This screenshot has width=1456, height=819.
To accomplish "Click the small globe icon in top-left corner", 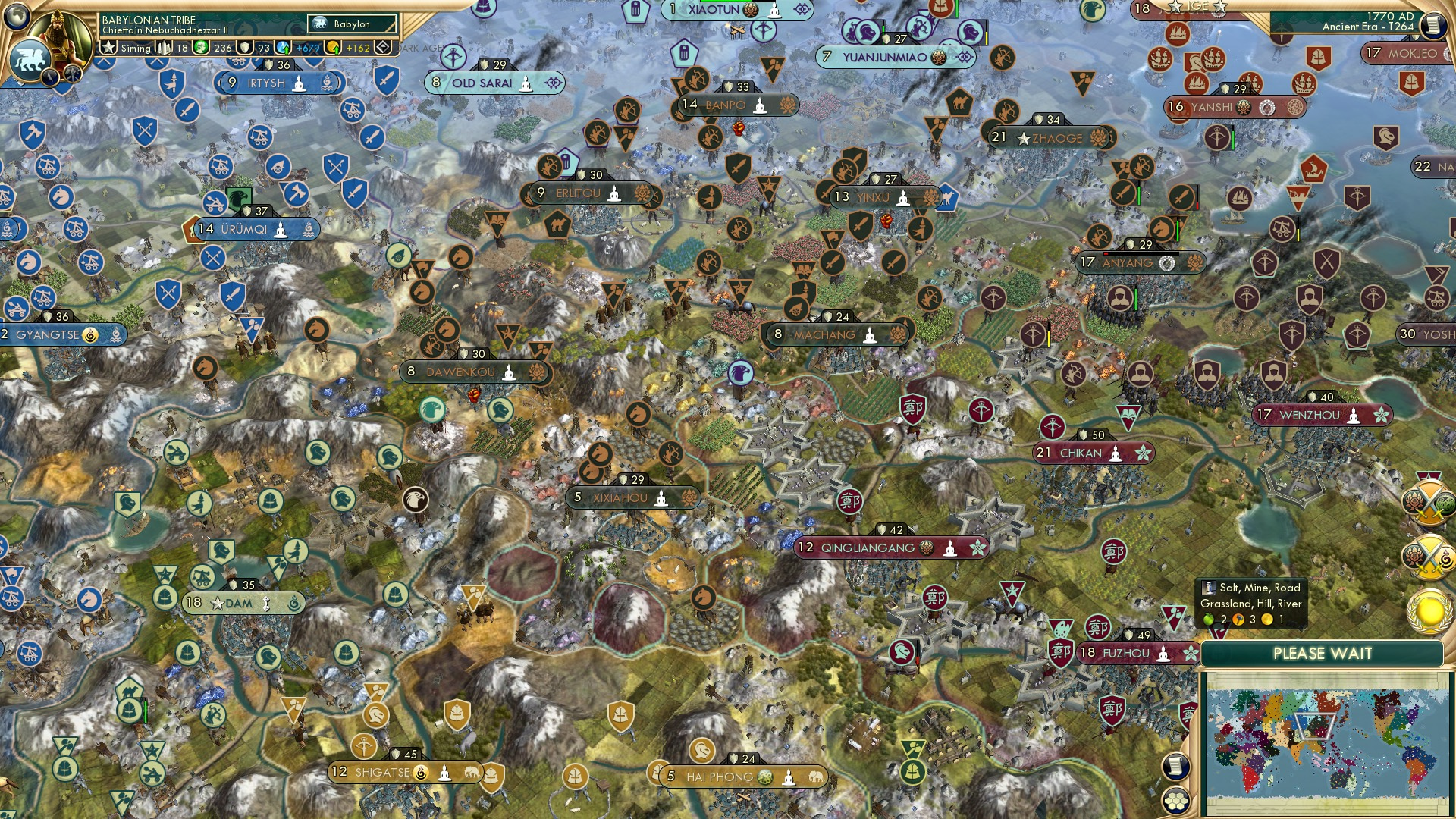I will tap(16, 14).
